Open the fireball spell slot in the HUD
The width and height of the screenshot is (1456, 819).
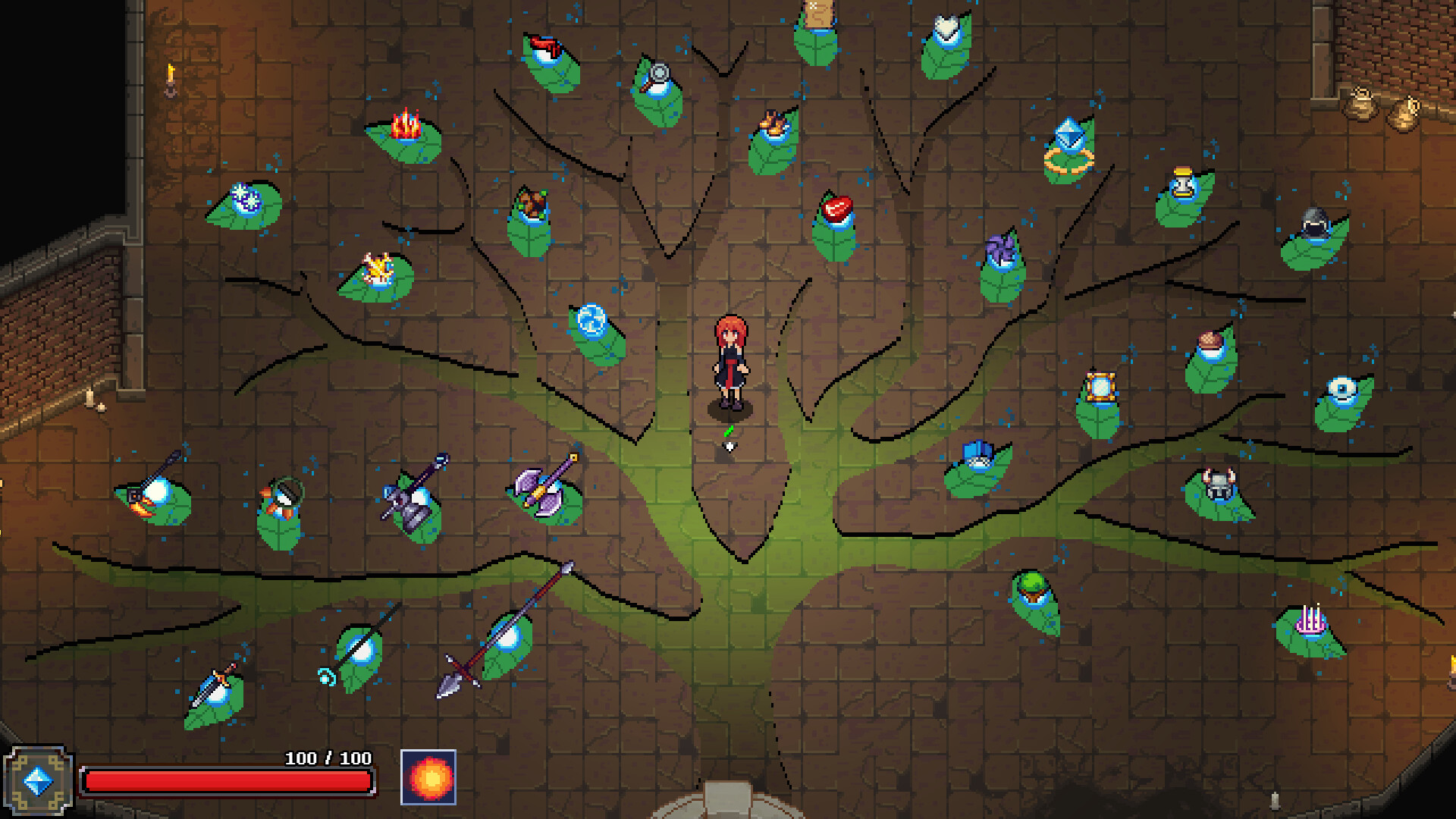point(428,777)
